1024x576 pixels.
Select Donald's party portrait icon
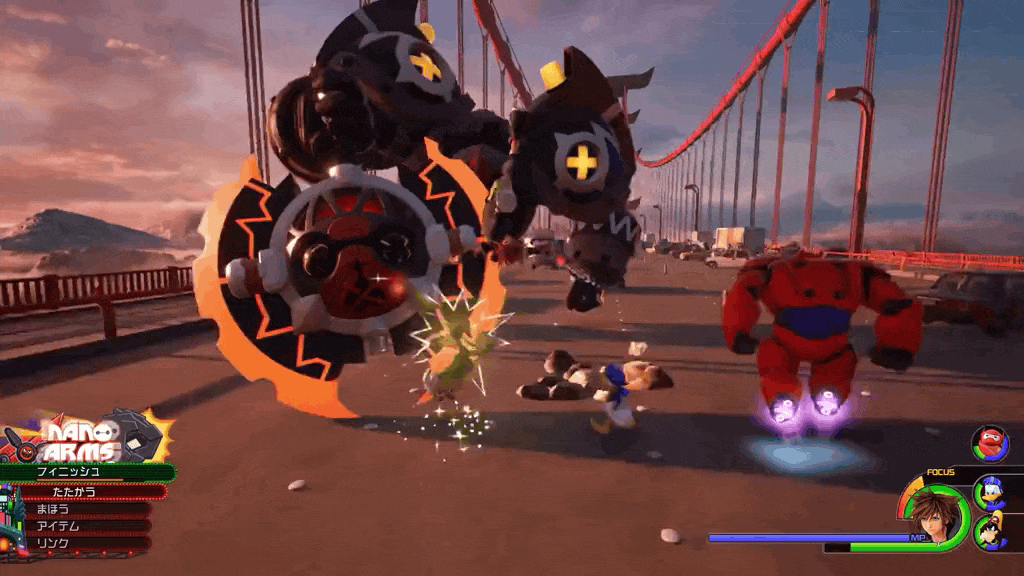tap(991, 492)
